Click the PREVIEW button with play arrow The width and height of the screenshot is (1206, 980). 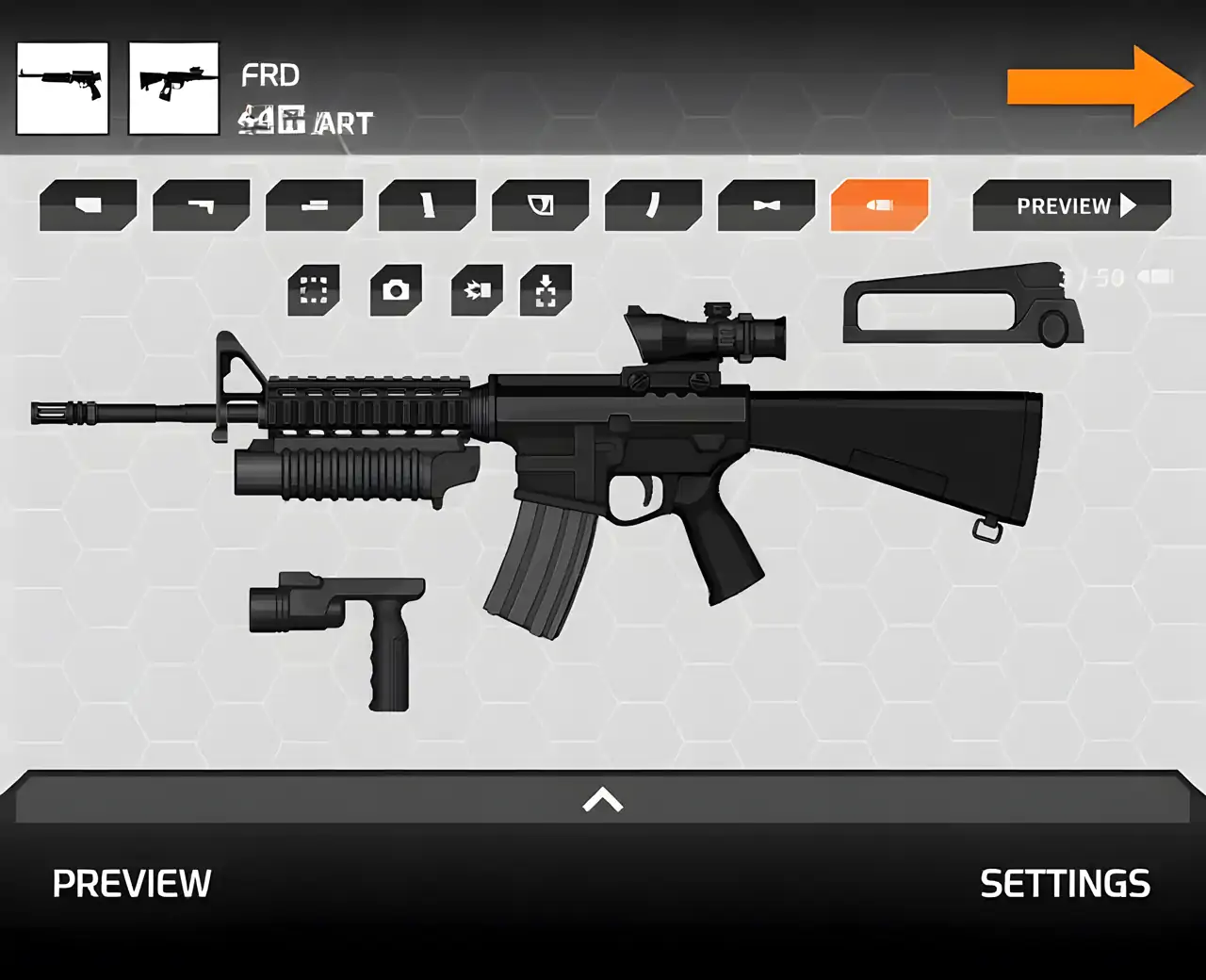1072,205
